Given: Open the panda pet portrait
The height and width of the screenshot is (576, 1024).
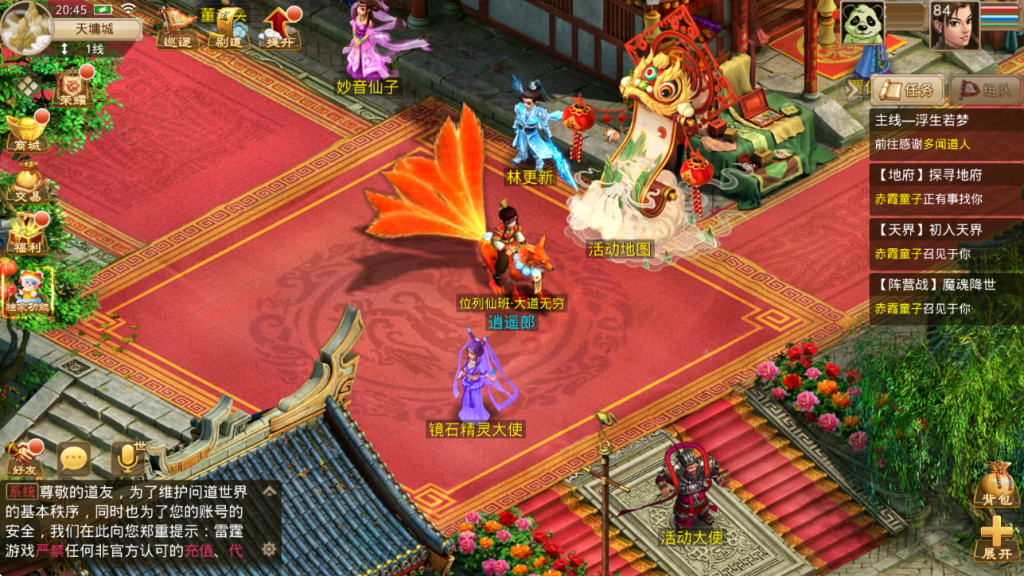Looking at the screenshot, I should pyautogui.click(x=863, y=23).
